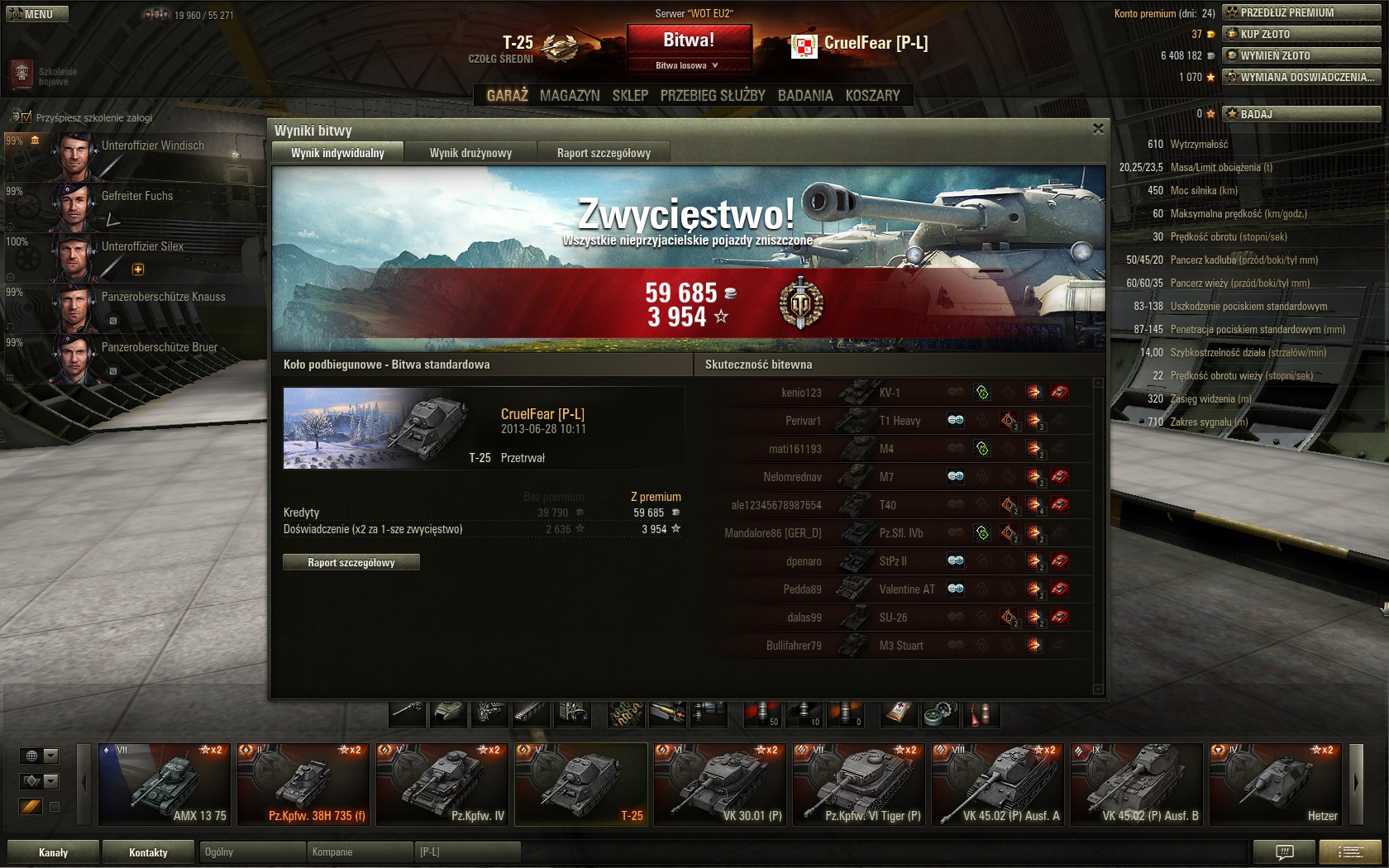View PRZEBIEG SŁUŻBY service record
Screen dimensions: 1389x868
[x=713, y=96]
